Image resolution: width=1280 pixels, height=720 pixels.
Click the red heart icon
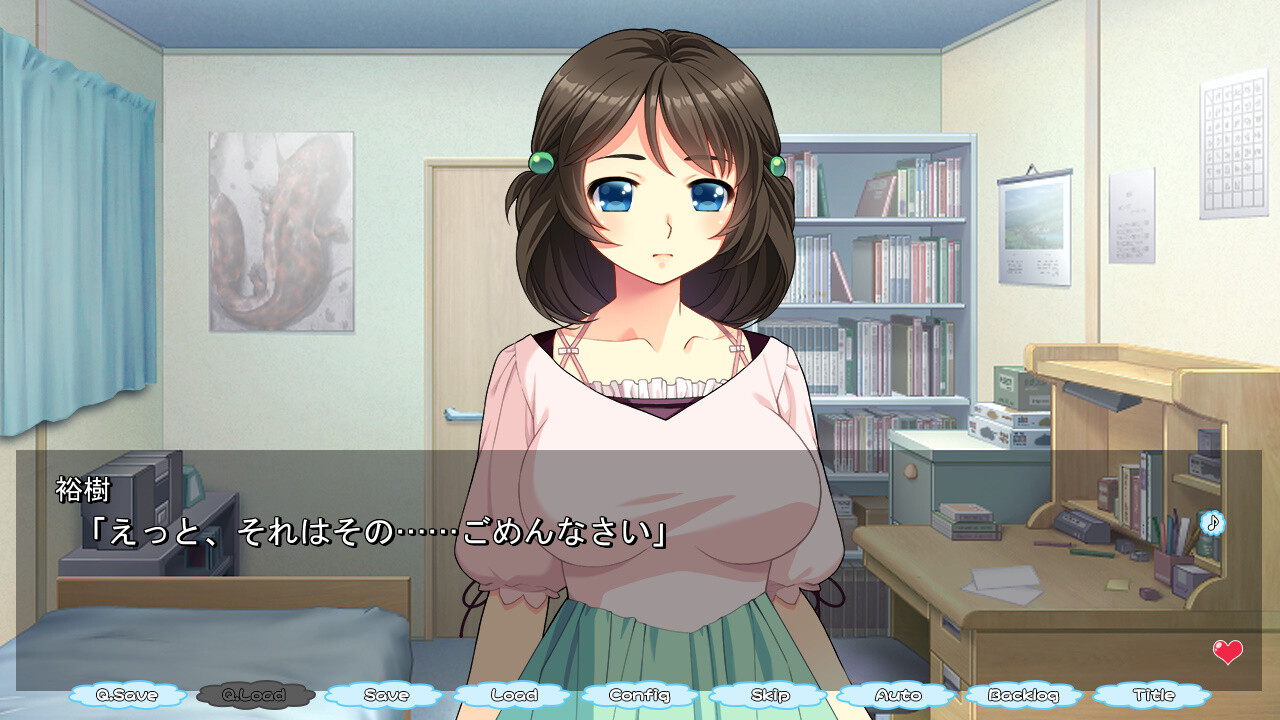click(1227, 652)
